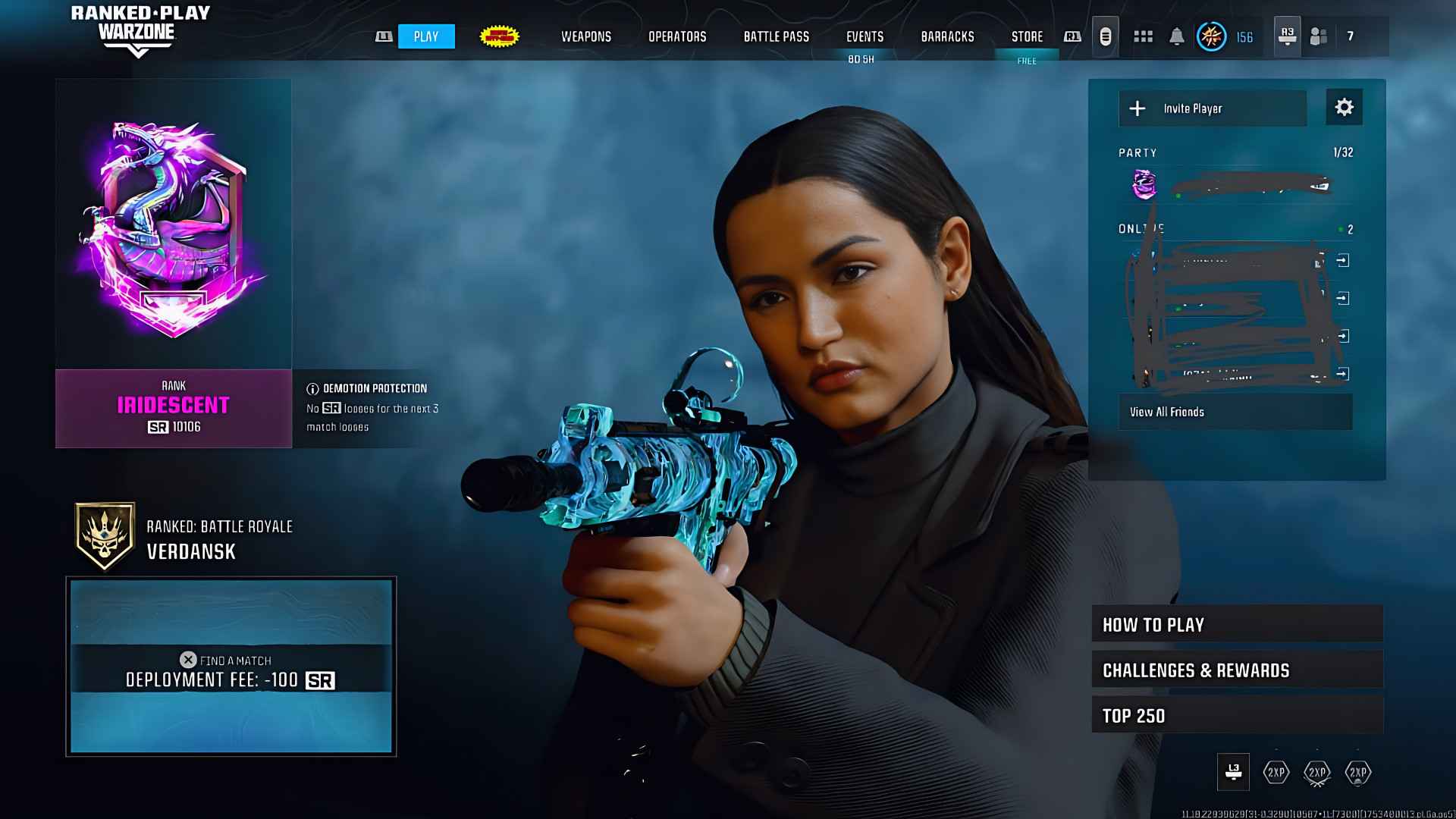Open the grid menu icon
Screen dimensions: 1456x819
click(x=1143, y=36)
